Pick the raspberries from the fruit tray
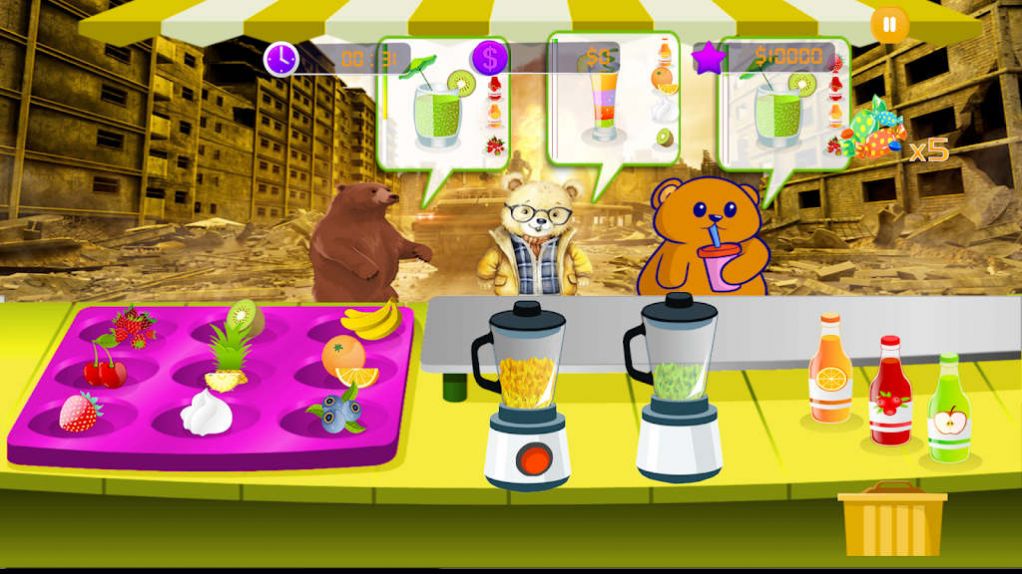The image size is (1022, 574). (133, 325)
